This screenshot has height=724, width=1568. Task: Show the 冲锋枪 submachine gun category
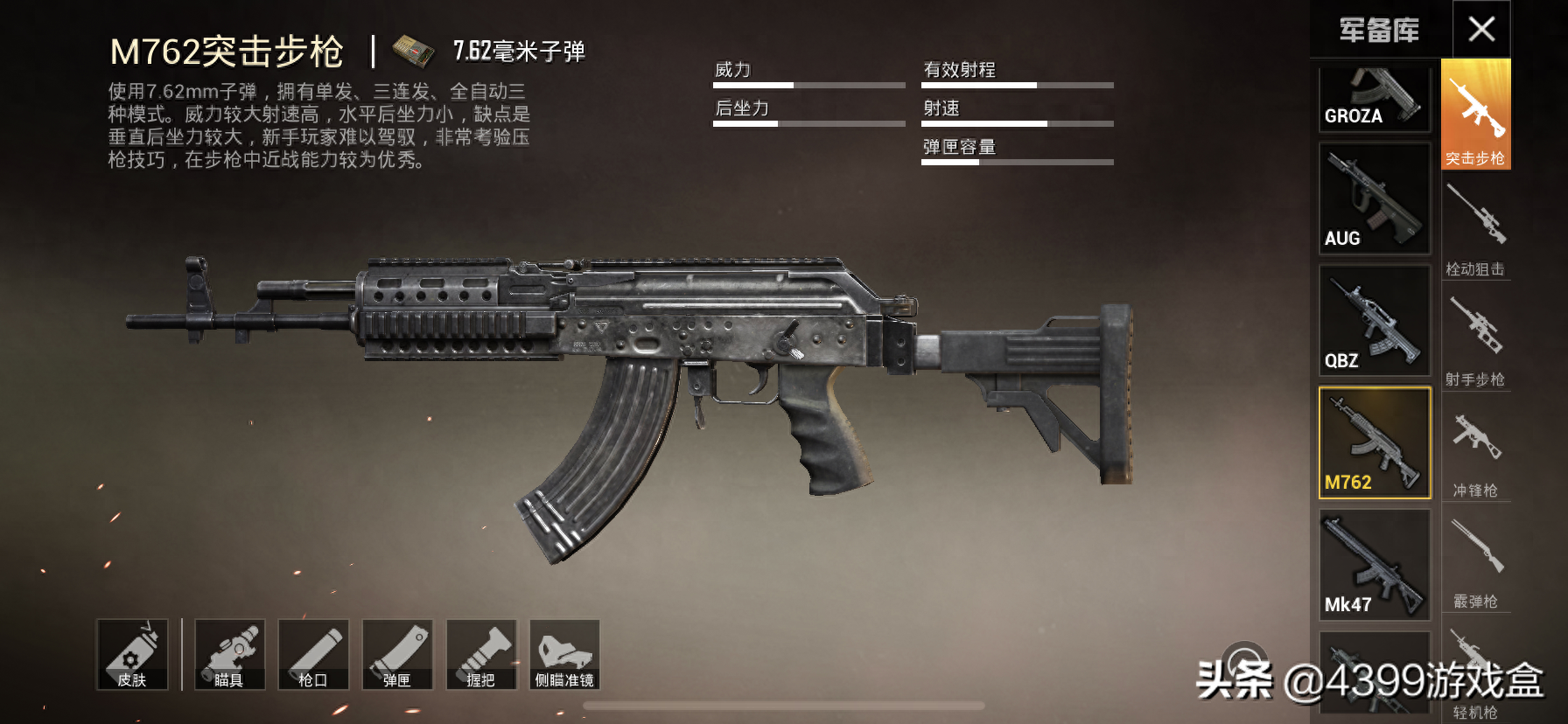coord(1475,450)
